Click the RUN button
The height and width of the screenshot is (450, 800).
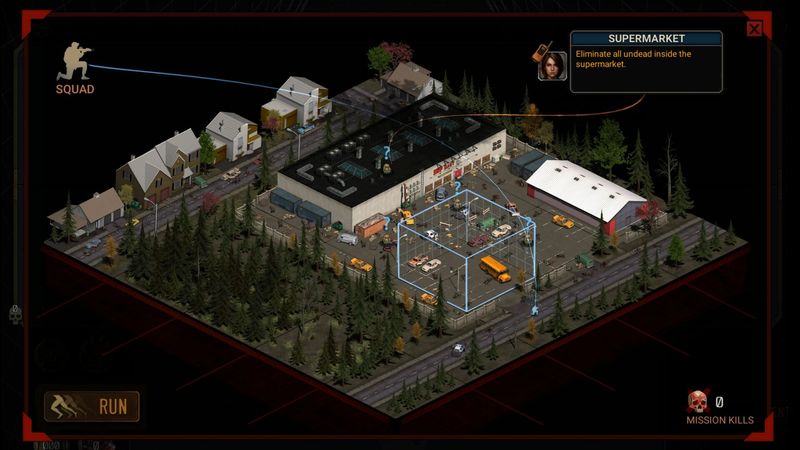point(92,406)
